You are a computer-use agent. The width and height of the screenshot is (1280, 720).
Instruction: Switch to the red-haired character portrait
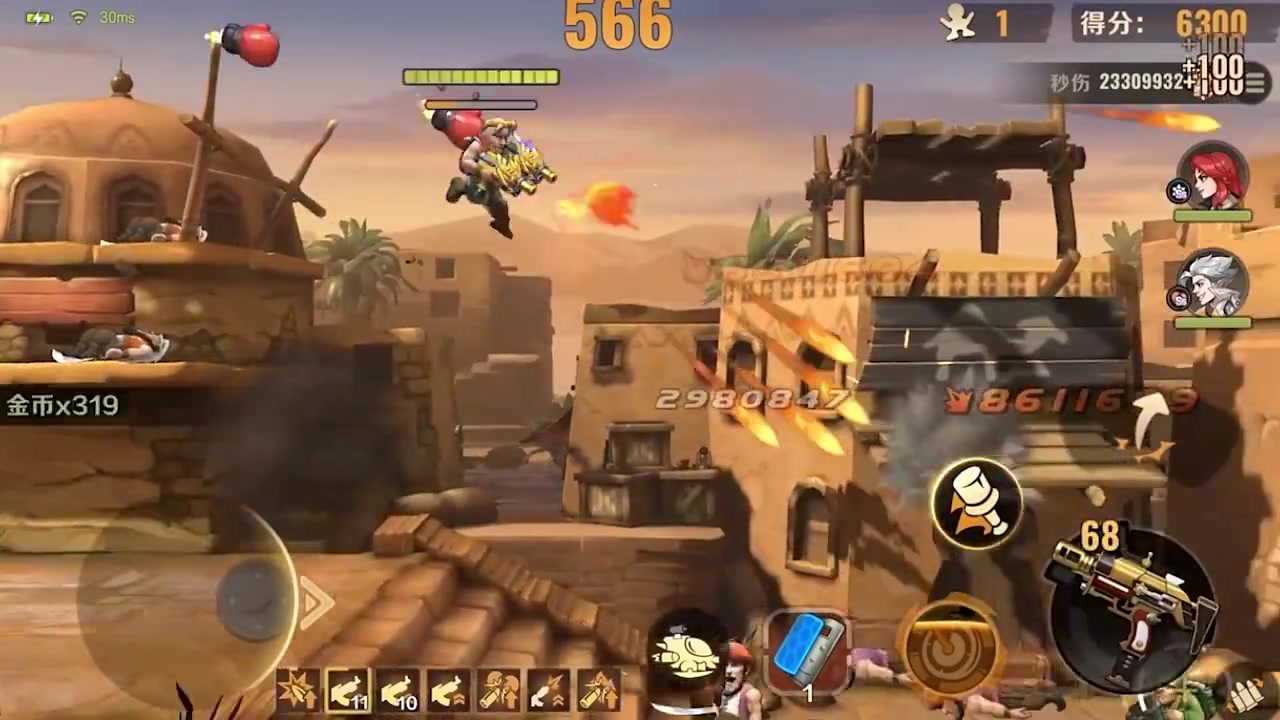(x=1213, y=180)
